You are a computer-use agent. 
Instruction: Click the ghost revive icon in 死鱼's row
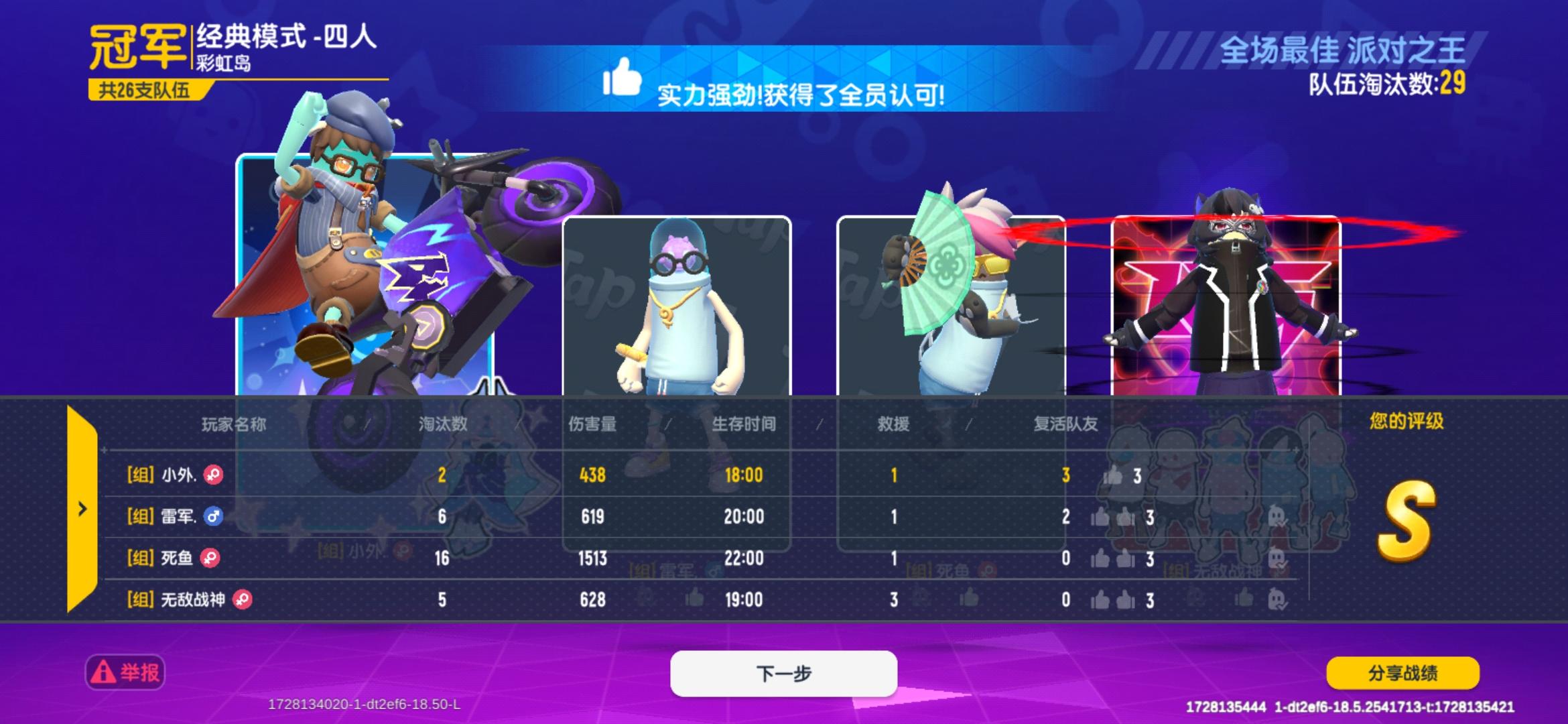coord(1277,557)
